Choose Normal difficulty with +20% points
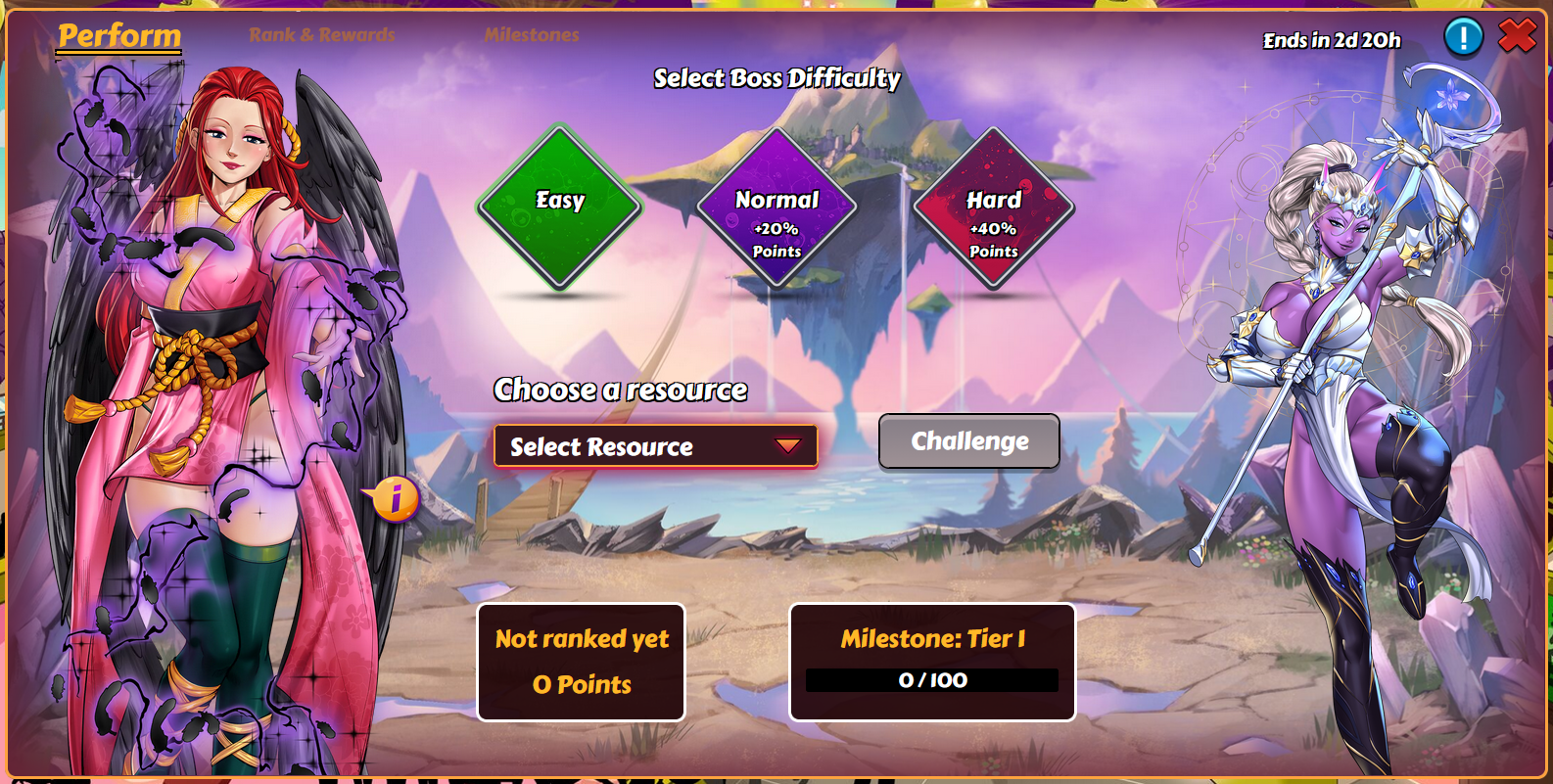1553x784 pixels. coord(776,208)
